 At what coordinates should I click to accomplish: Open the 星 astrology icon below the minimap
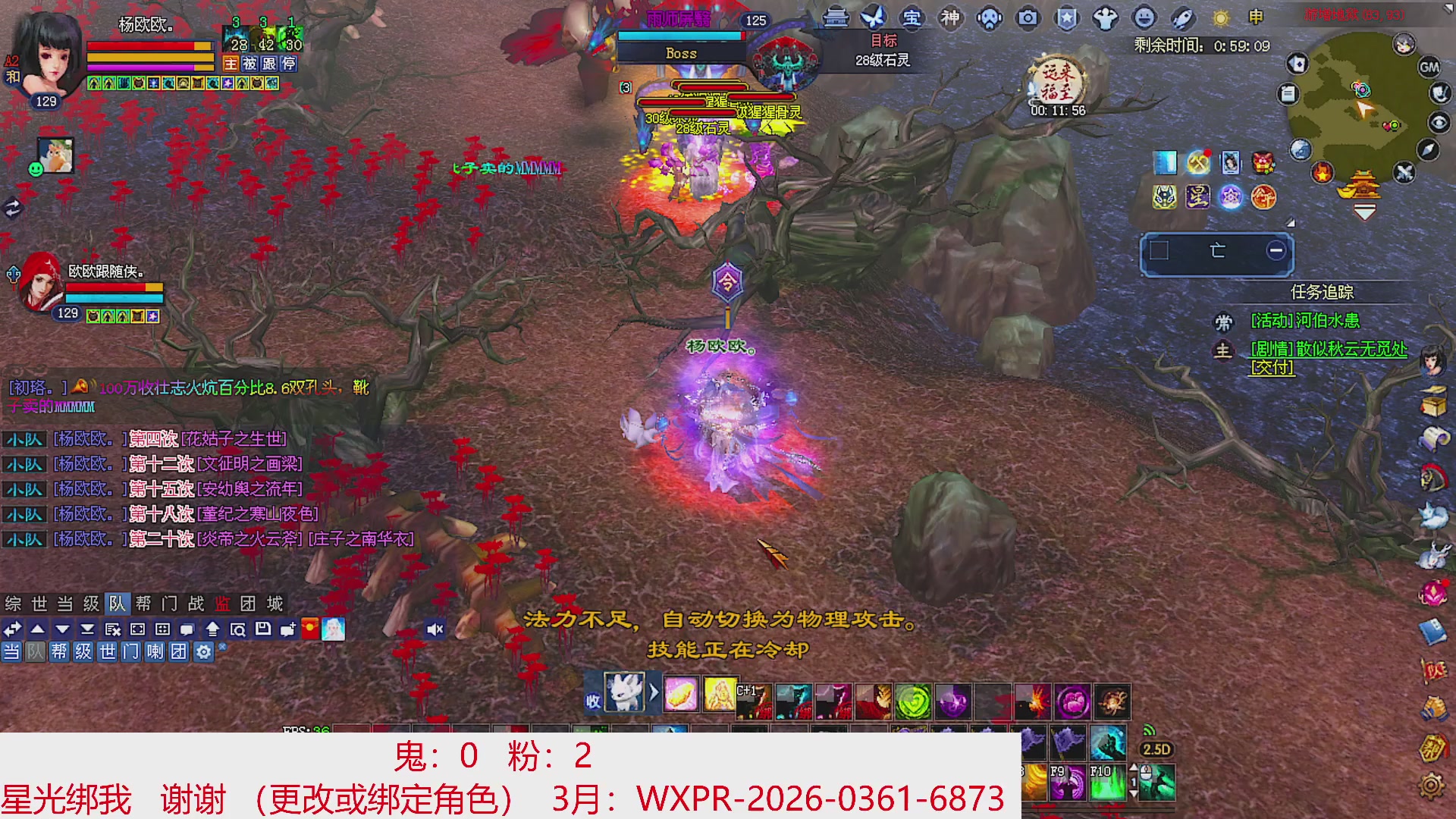pos(1198,198)
